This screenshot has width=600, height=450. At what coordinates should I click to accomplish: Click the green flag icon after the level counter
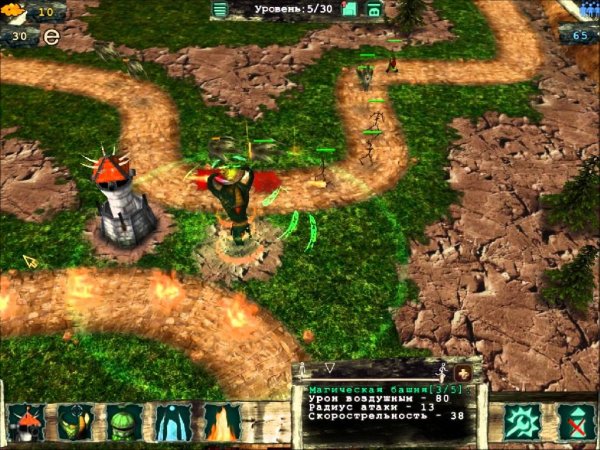point(350,9)
